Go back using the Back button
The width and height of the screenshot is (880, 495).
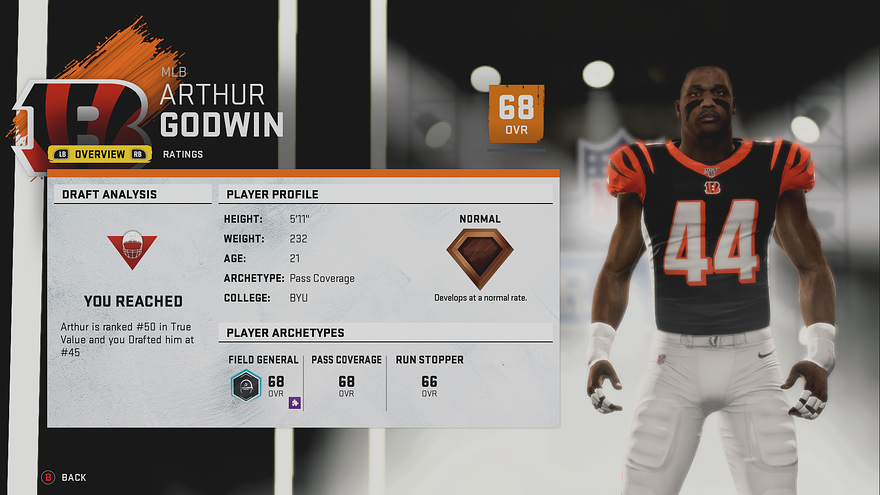(65, 478)
